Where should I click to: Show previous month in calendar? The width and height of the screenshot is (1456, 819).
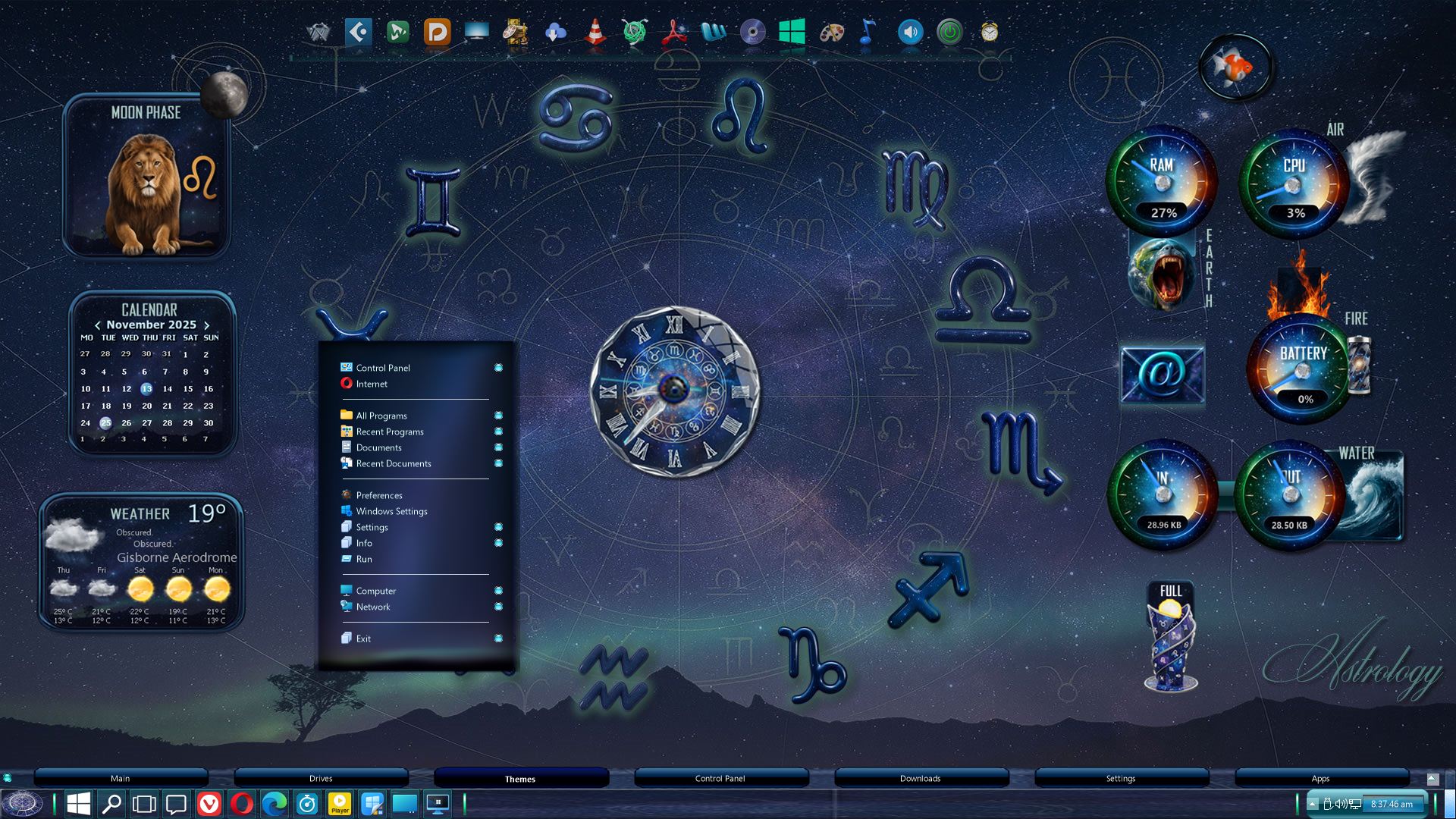(x=97, y=325)
